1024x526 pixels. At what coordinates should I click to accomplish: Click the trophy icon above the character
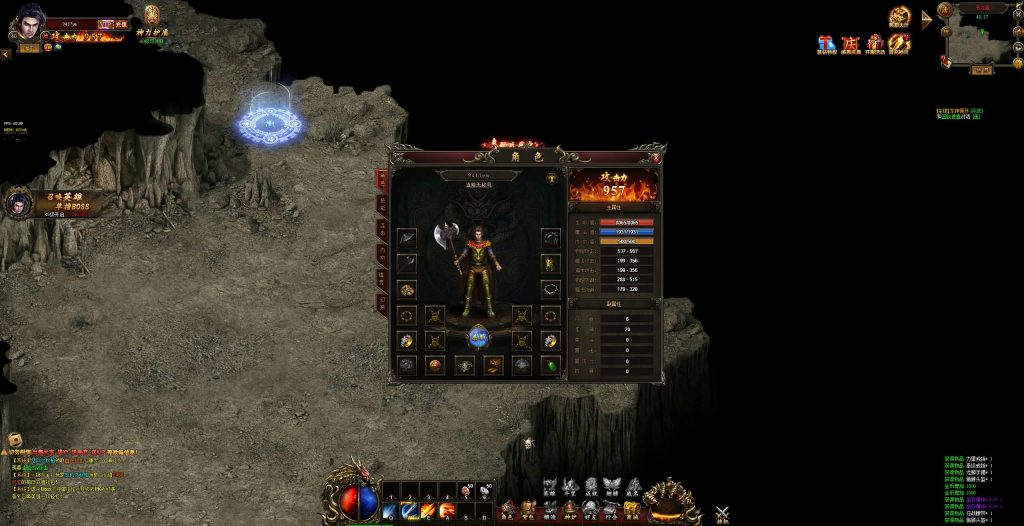coord(552,177)
